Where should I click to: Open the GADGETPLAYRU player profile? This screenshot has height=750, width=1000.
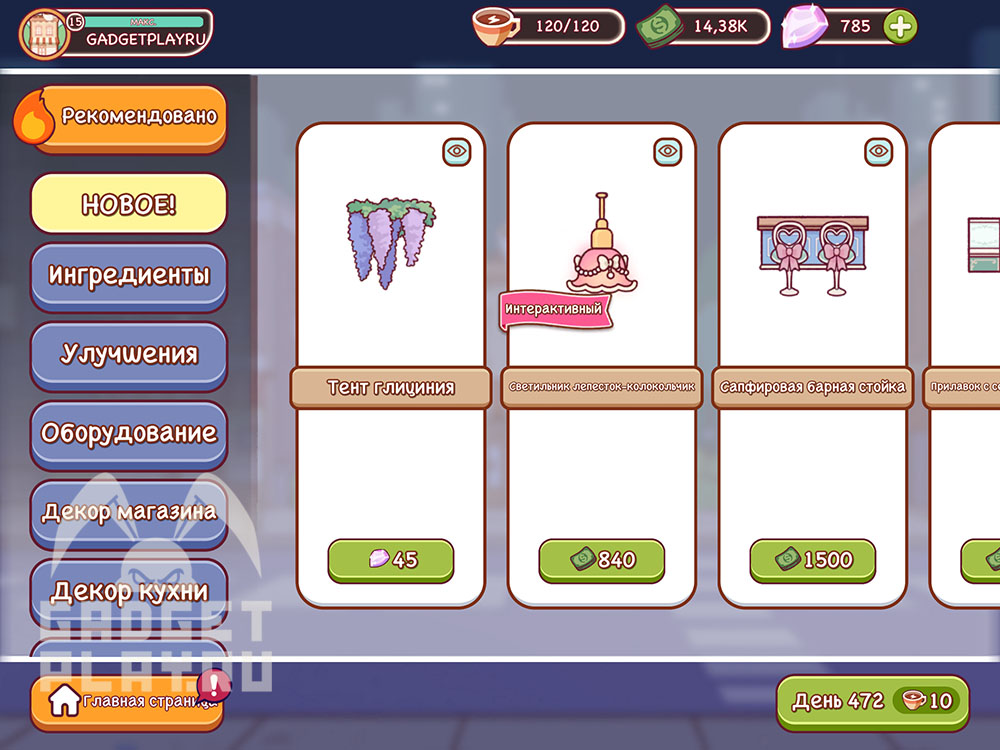(115, 32)
